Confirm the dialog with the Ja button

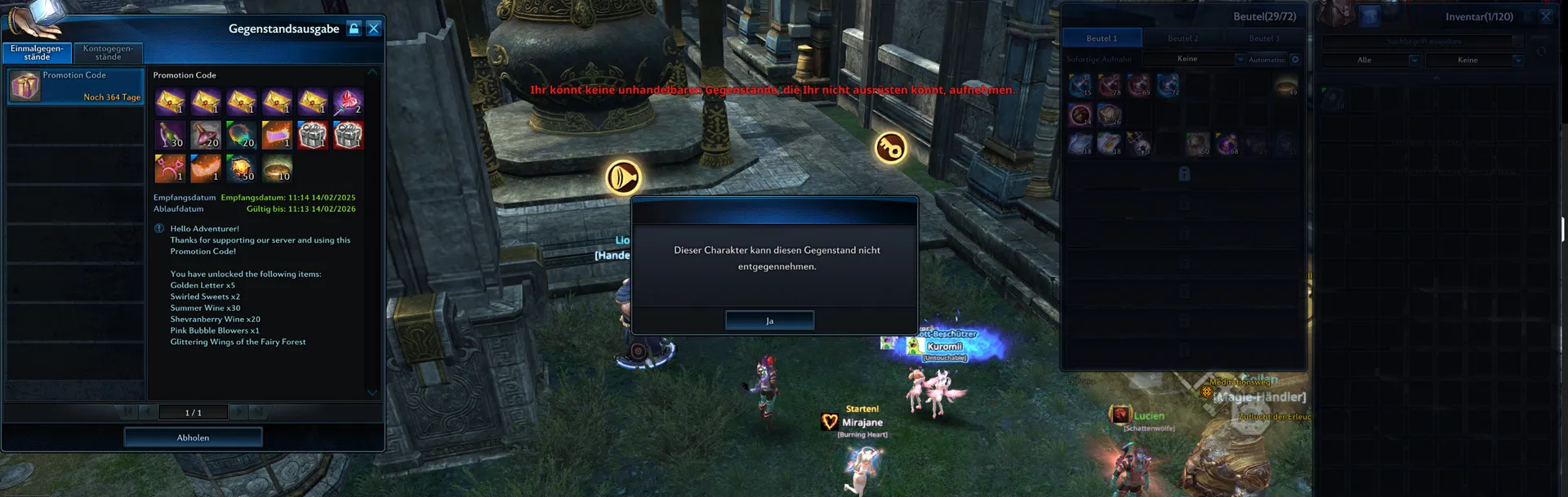coord(769,320)
